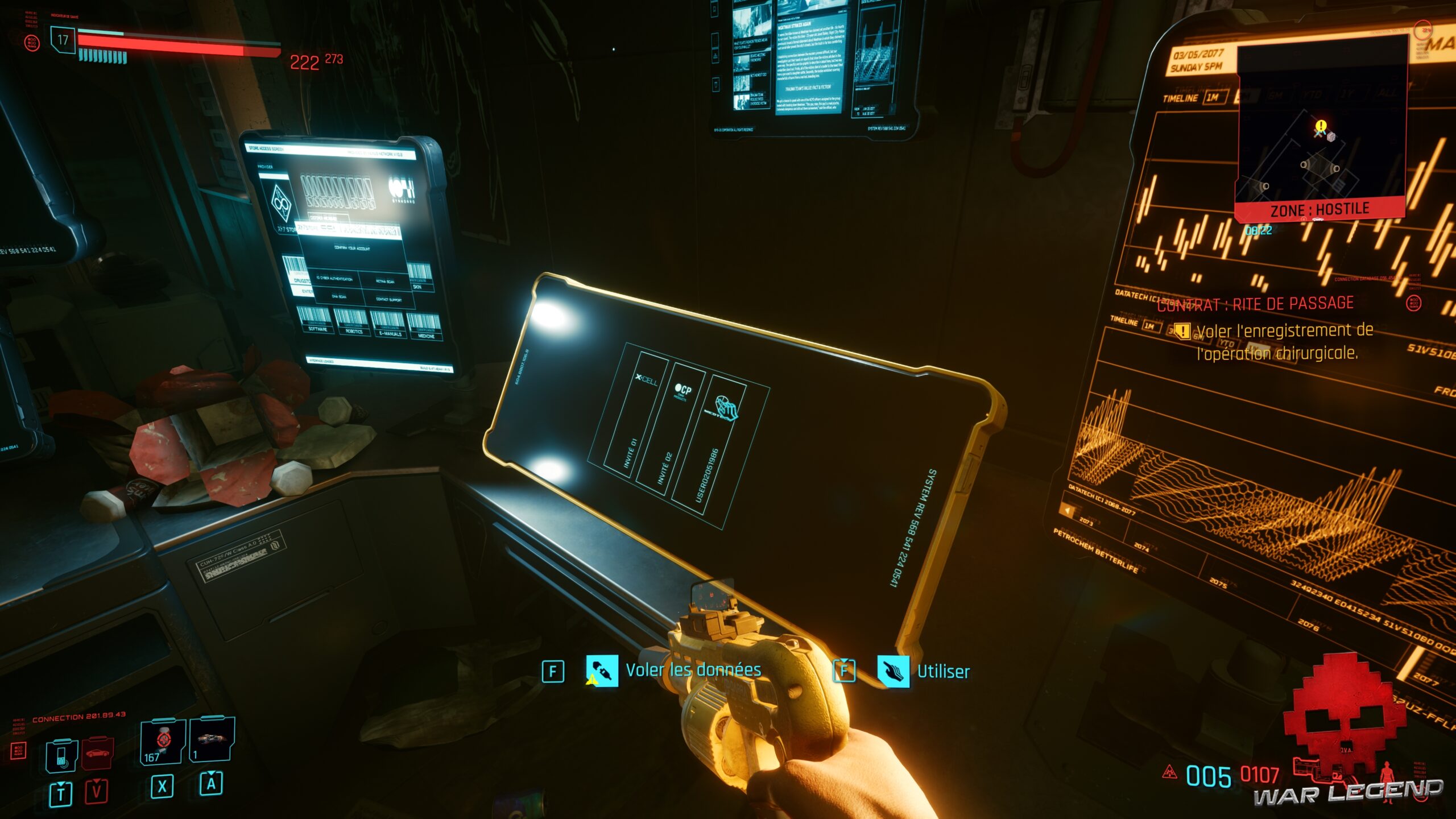Expand the T slot dropdown arrow
1456x819 pixels.
click(61, 784)
